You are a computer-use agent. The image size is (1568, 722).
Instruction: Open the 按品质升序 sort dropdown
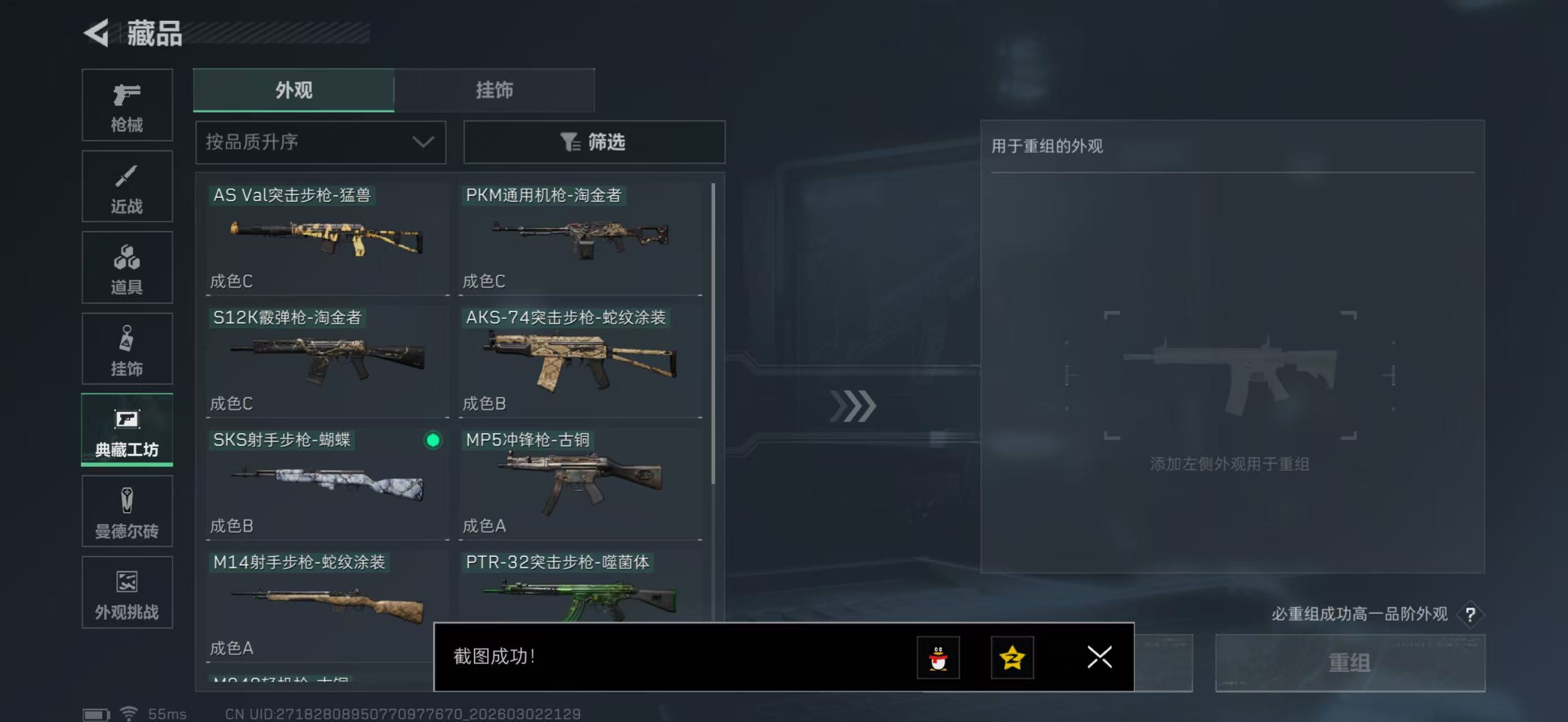tap(320, 142)
